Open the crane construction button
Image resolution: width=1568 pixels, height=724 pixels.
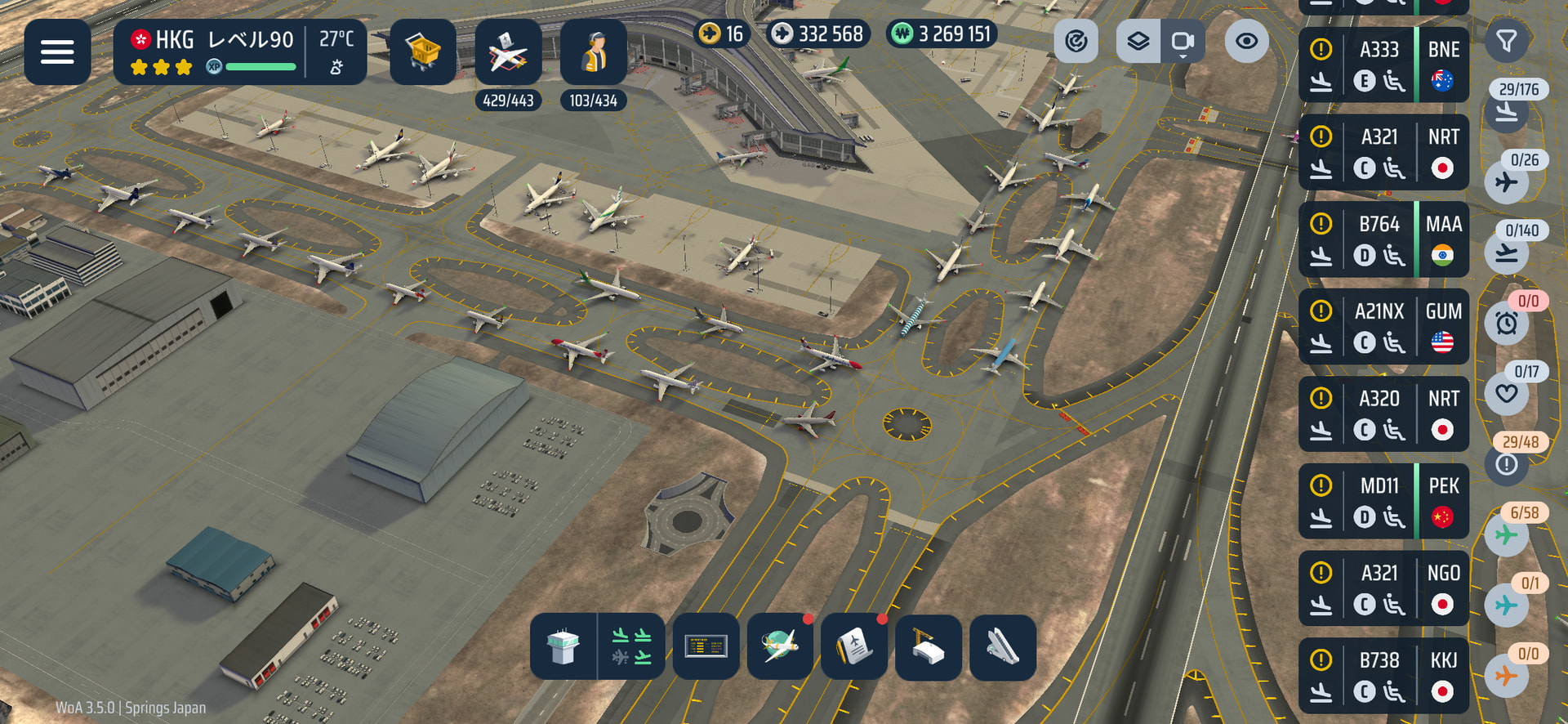coord(929,647)
